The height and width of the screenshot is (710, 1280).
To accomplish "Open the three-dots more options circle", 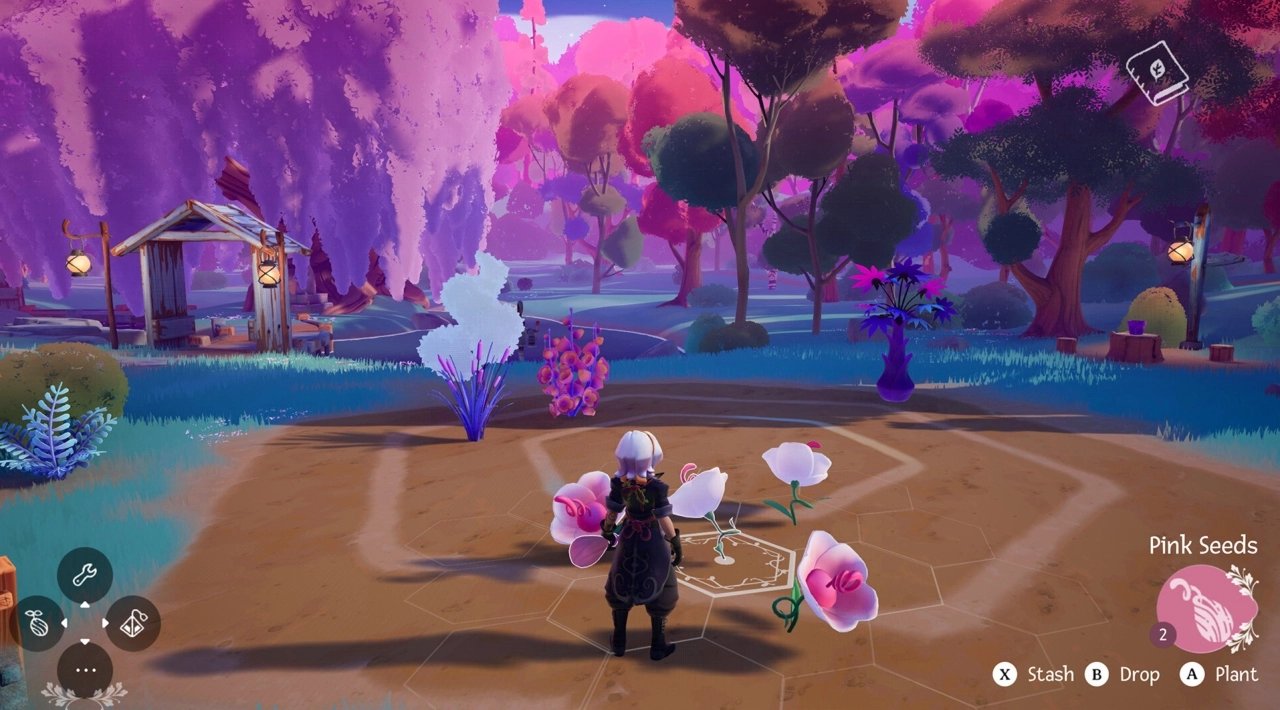I will tap(85, 669).
